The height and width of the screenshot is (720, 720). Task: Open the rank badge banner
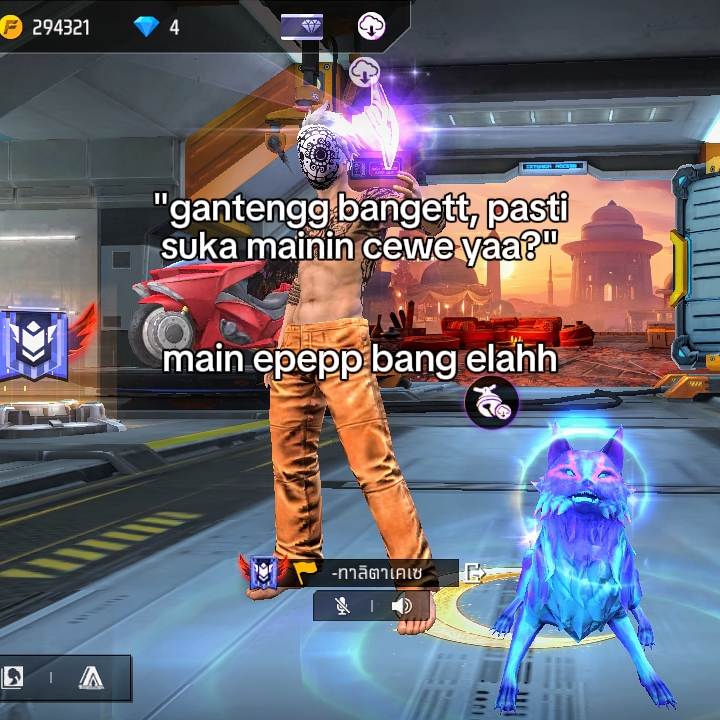33,345
